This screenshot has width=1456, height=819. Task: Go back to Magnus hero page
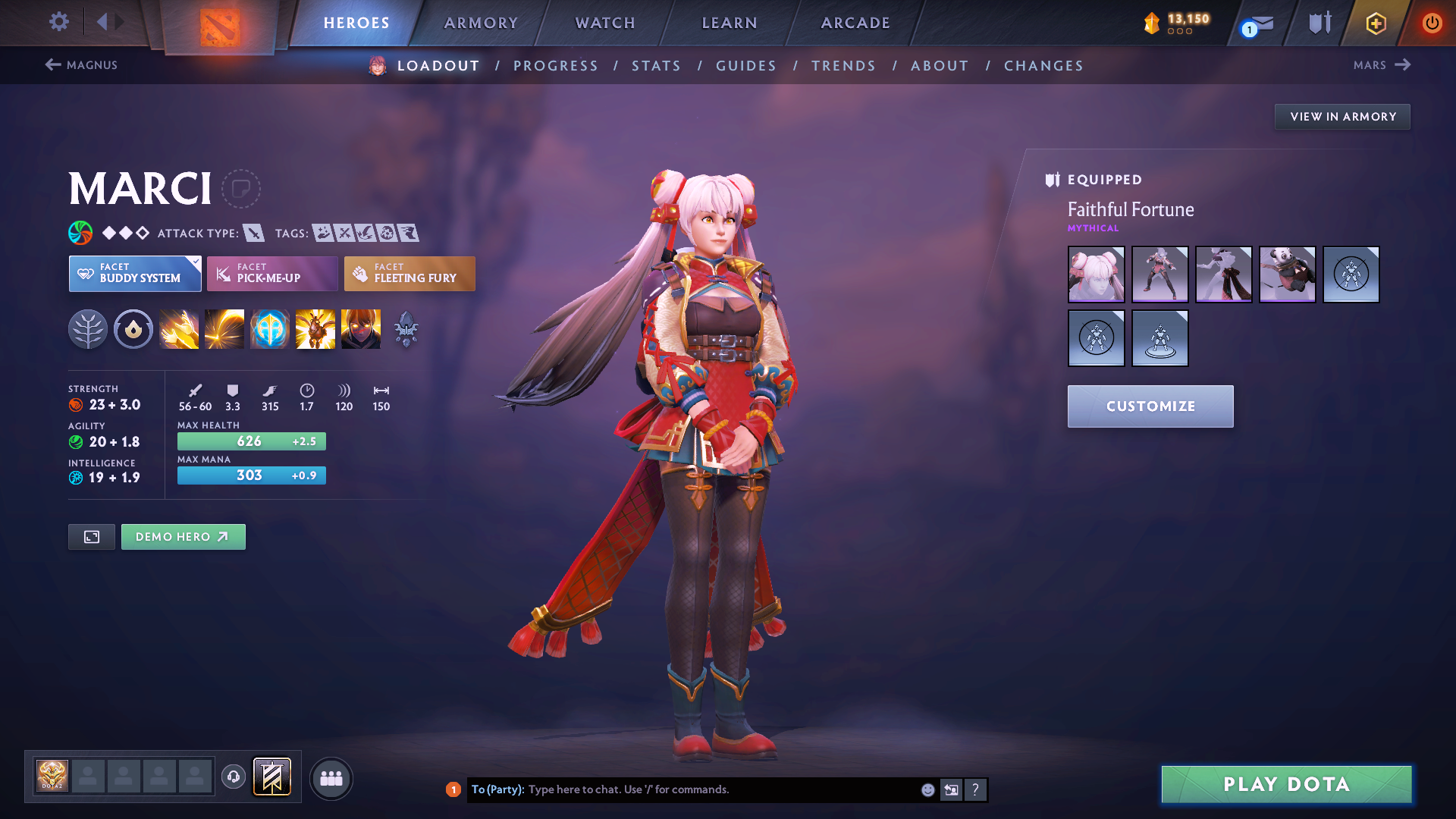[x=82, y=65]
